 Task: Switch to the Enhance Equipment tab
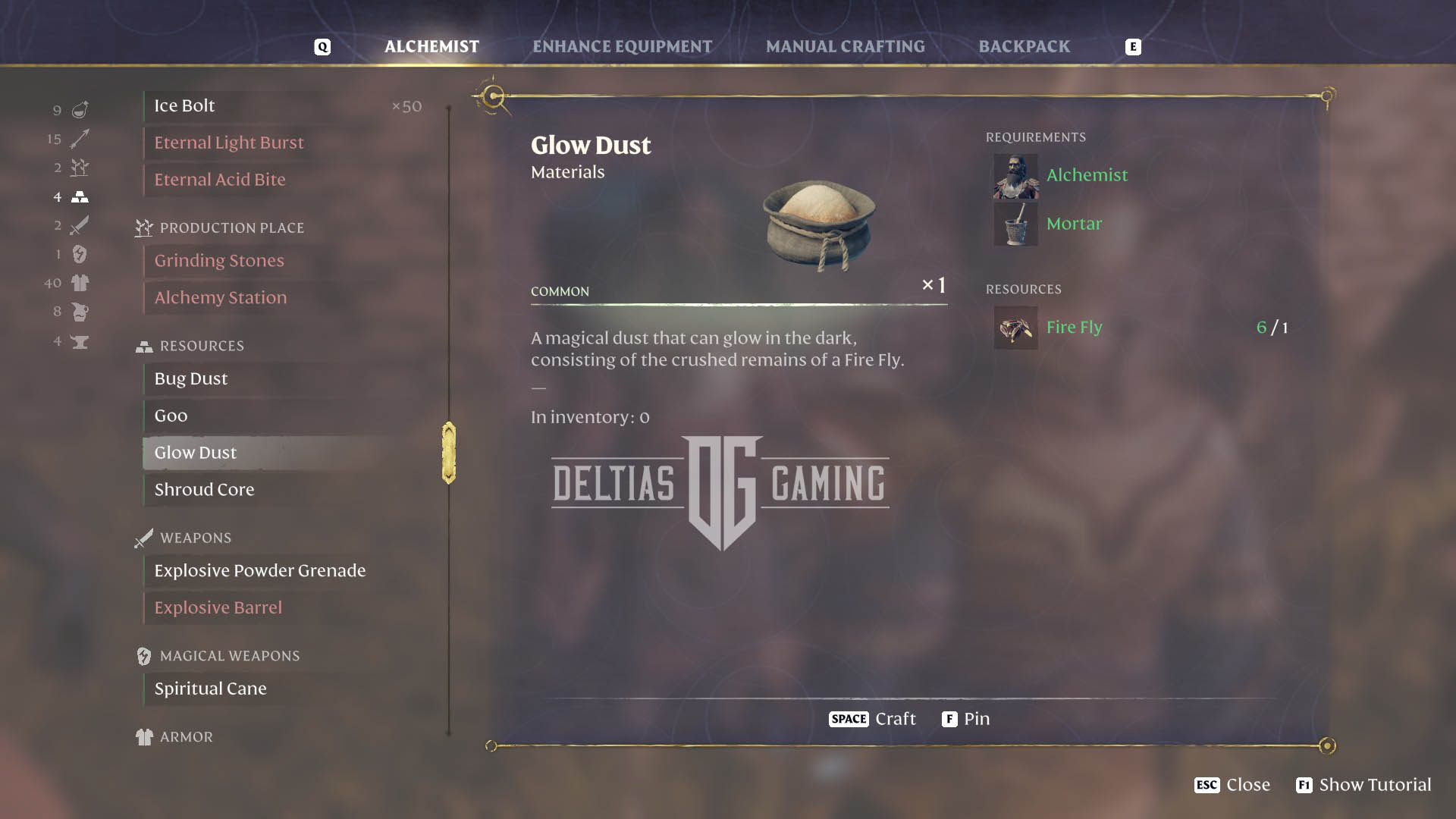[622, 47]
